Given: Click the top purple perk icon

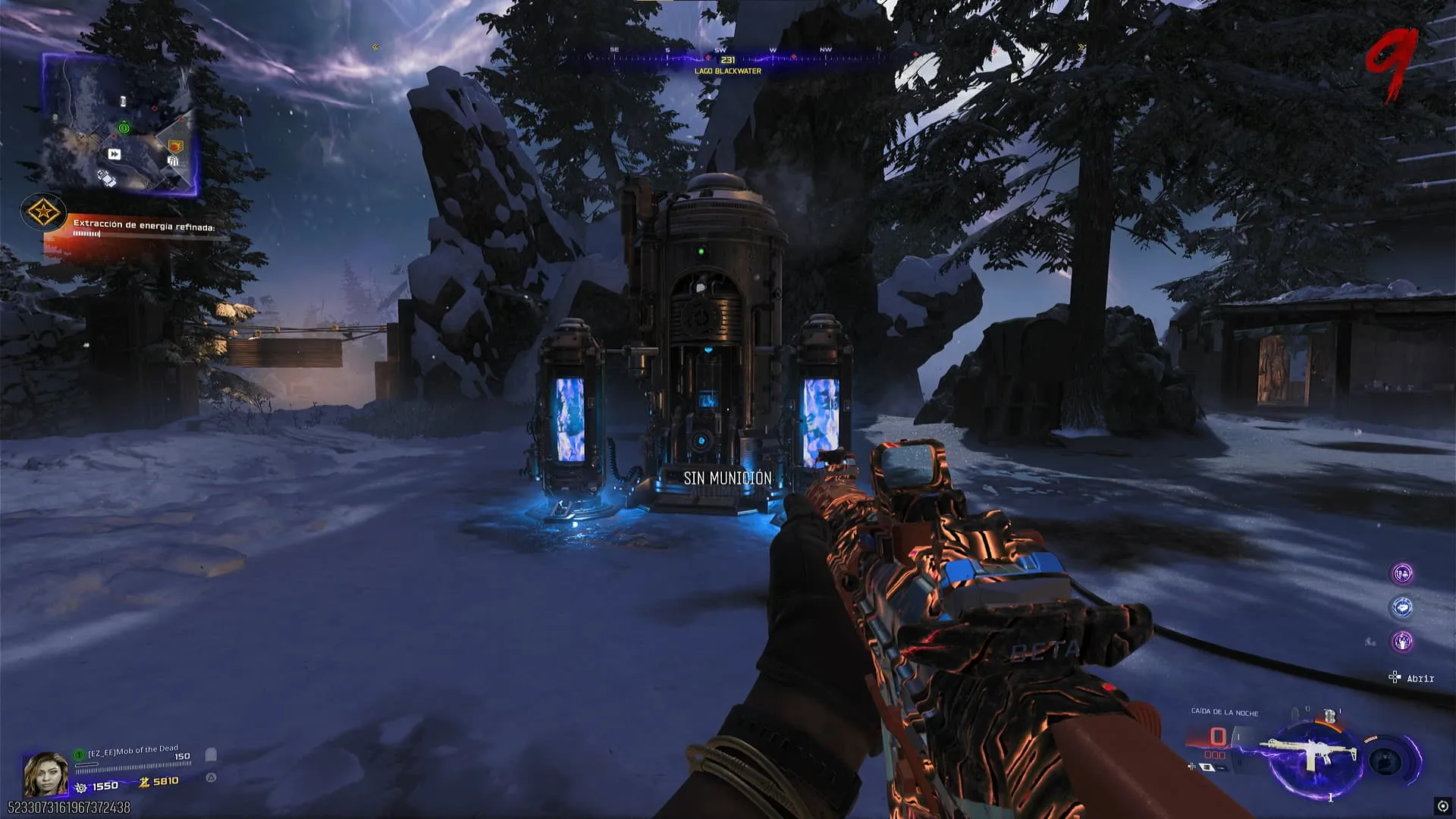Looking at the screenshot, I should [x=1402, y=573].
